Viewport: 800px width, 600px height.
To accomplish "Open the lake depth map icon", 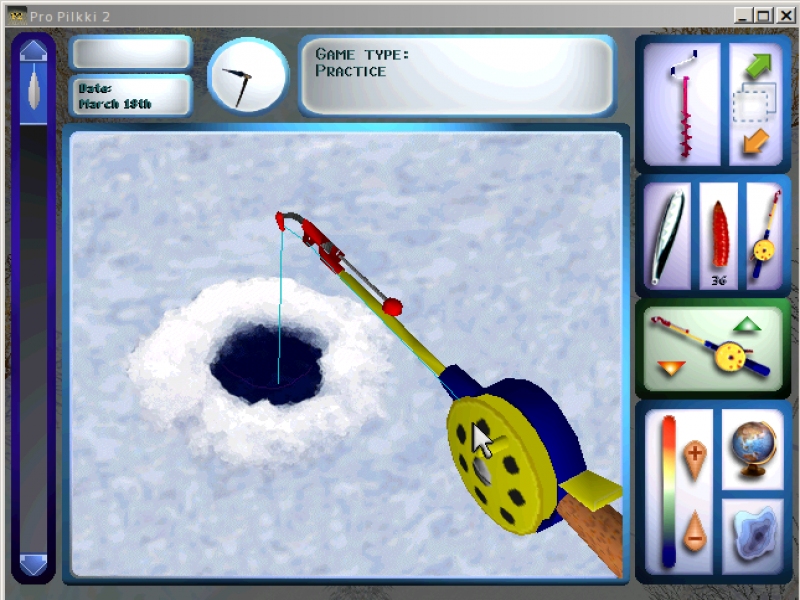I will click(752, 537).
